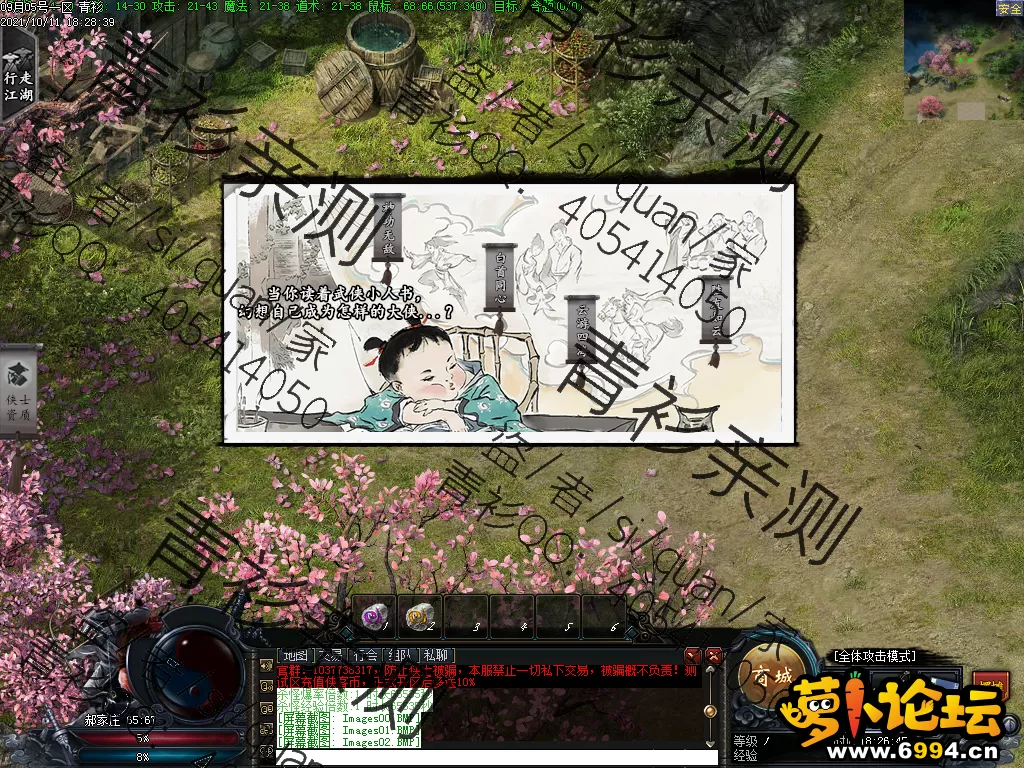Switch to the 行会 chat tab
Image resolution: width=1024 pixels, height=768 pixels.
366,656
